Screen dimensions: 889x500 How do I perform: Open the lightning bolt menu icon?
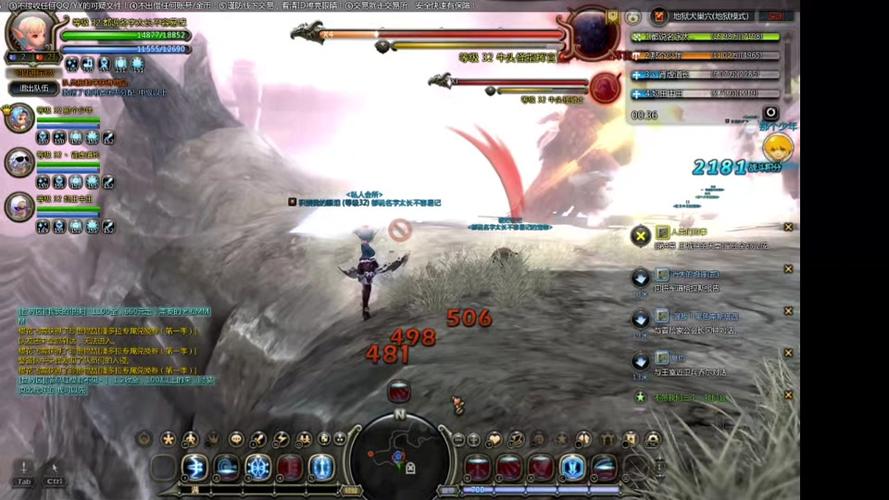pos(282,439)
